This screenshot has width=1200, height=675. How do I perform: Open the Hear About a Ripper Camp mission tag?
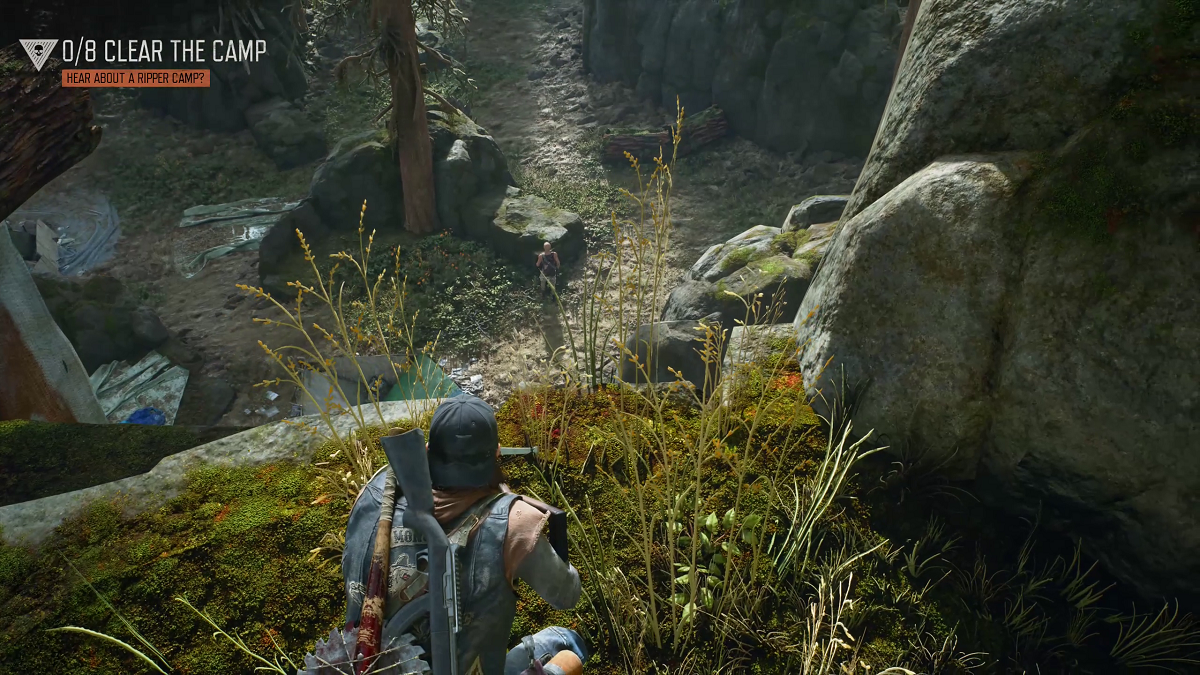pyautogui.click(x=135, y=78)
